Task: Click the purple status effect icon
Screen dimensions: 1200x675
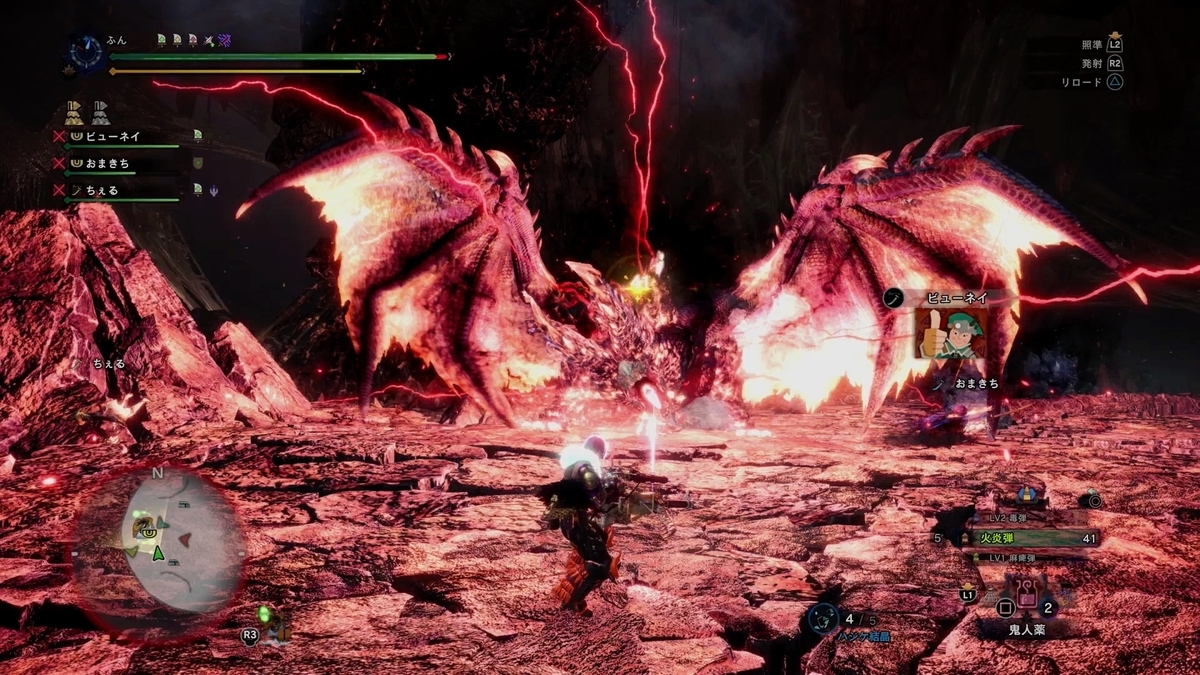Action: 224,40
